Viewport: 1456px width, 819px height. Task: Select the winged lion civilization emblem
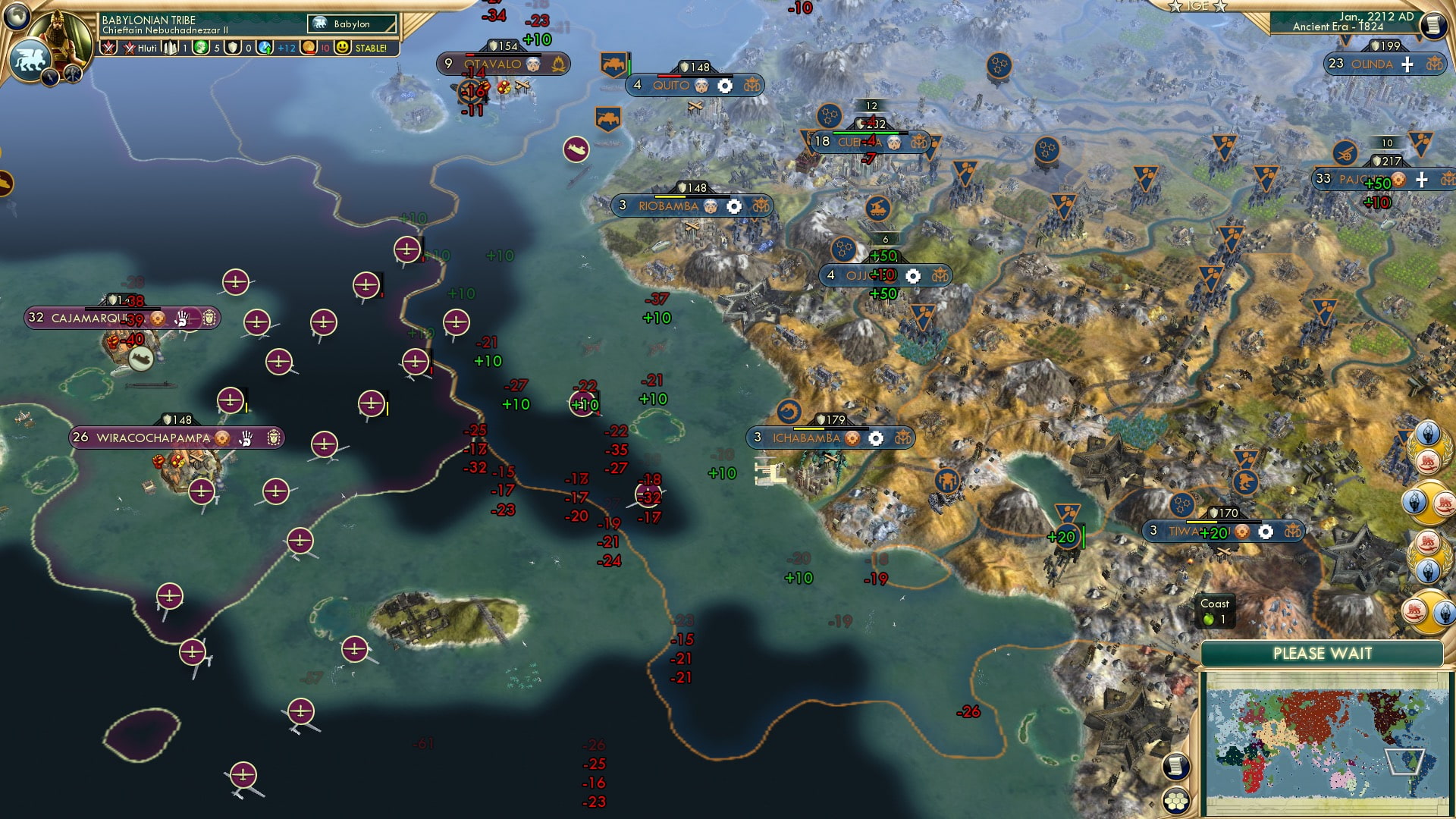pos(30,59)
